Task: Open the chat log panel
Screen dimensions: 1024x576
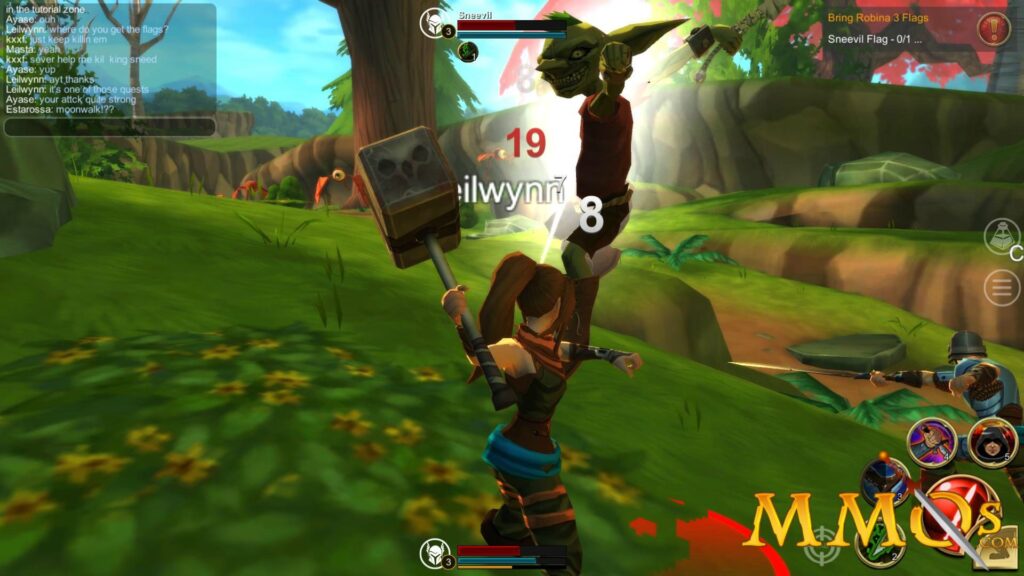Action: (x=110, y=60)
